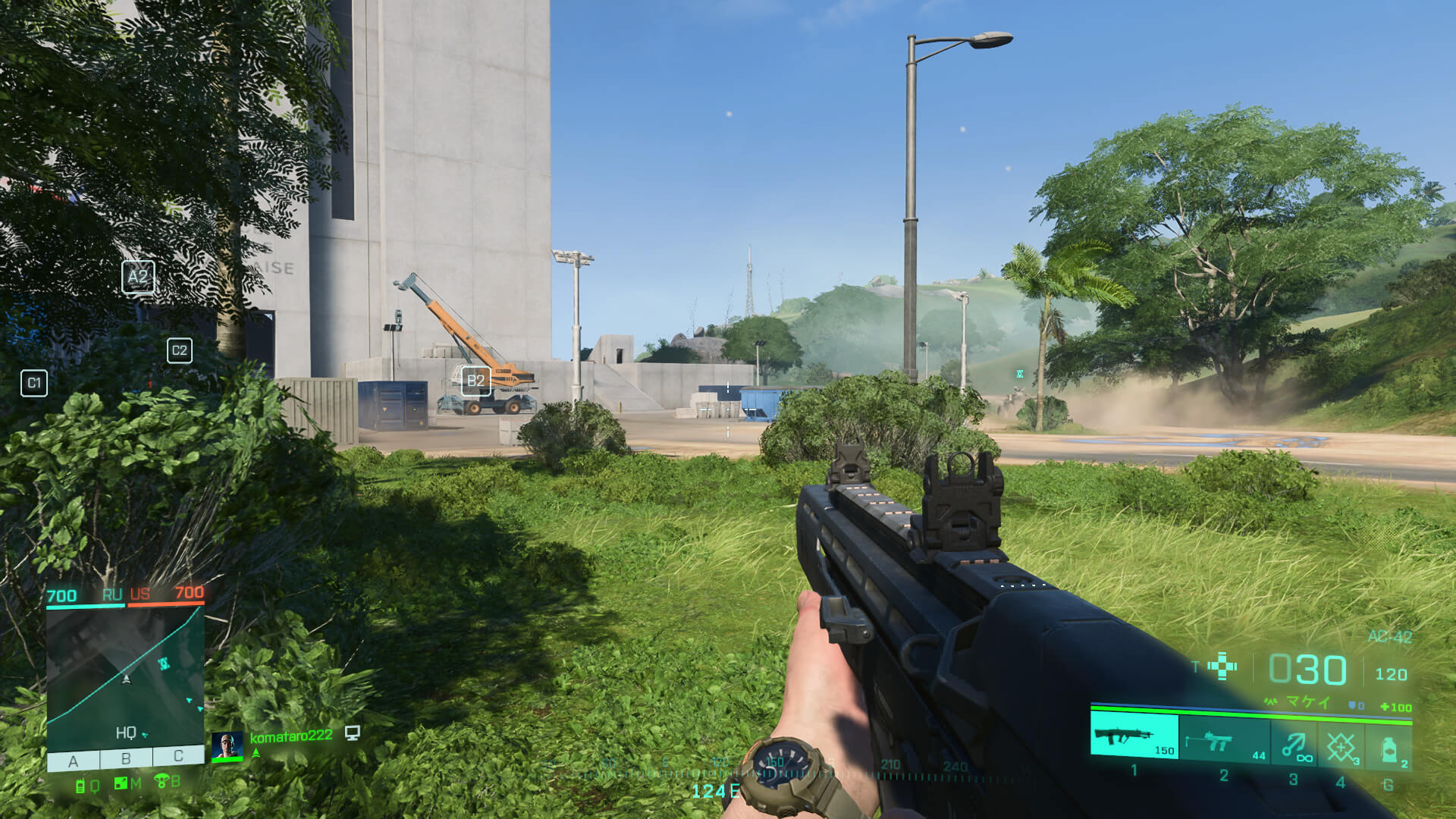
Task: Click objective A on the capture bar
Action: coord(74,760)
